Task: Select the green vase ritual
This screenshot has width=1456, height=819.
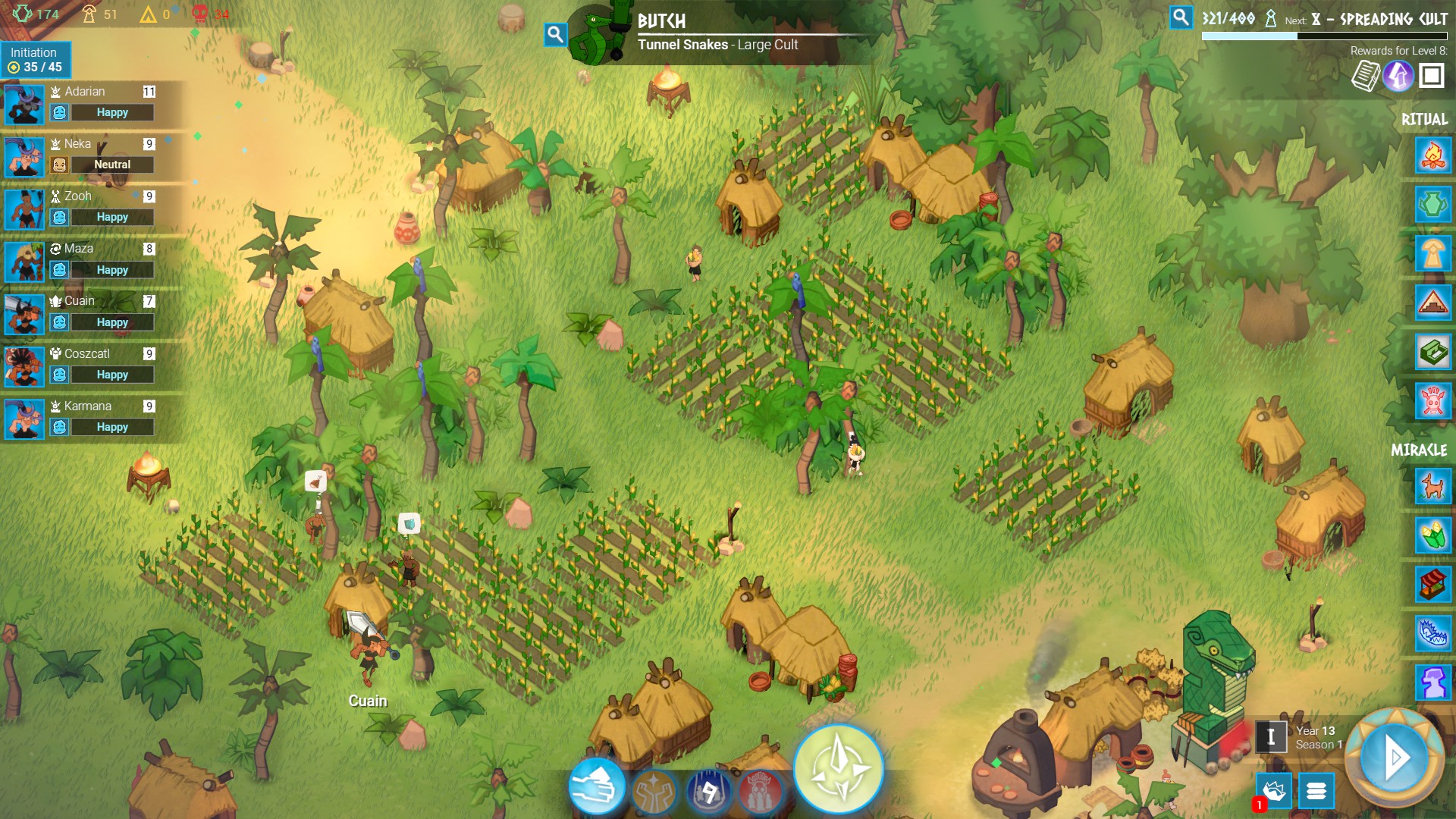Action: coord(1432,205)
